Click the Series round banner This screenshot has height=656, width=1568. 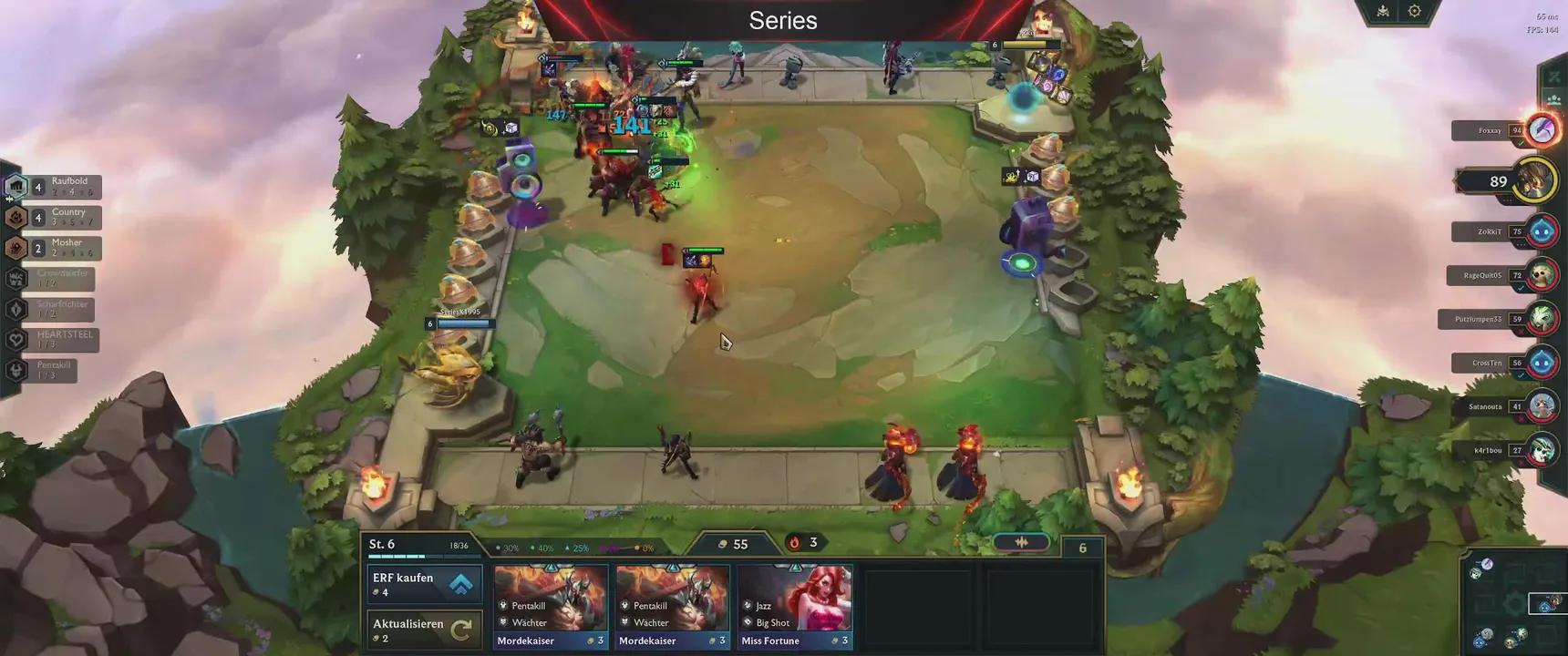point(782,20)
